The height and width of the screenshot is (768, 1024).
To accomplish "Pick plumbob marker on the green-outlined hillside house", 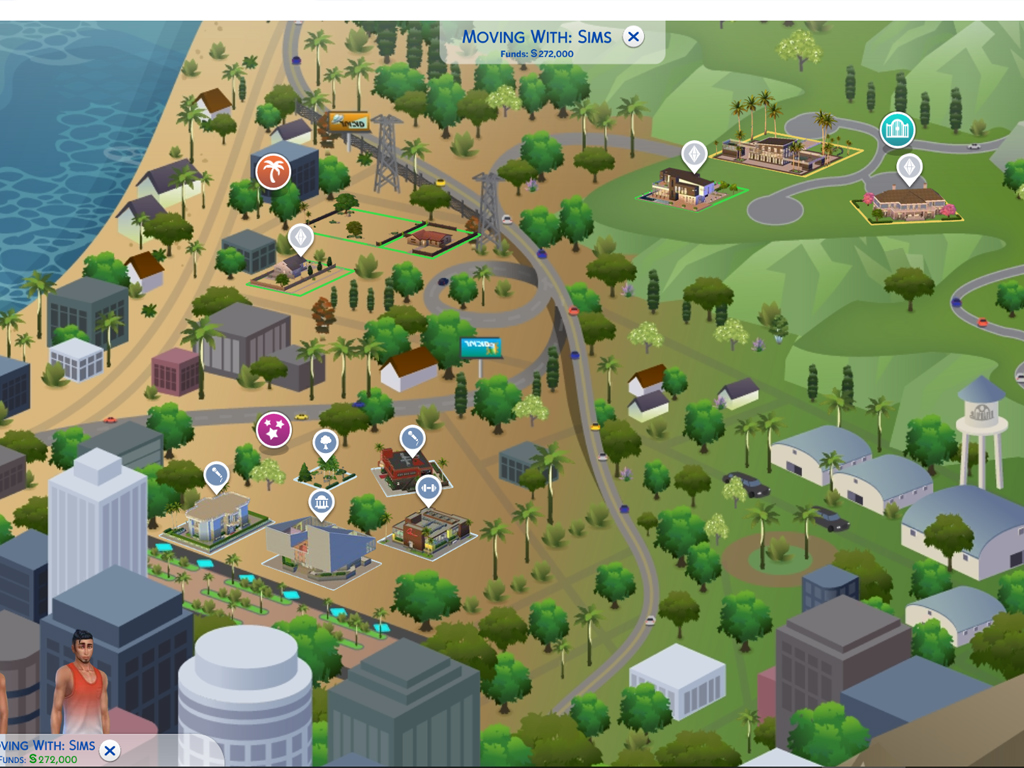I will pyautogui.click(x=693, y=154).
